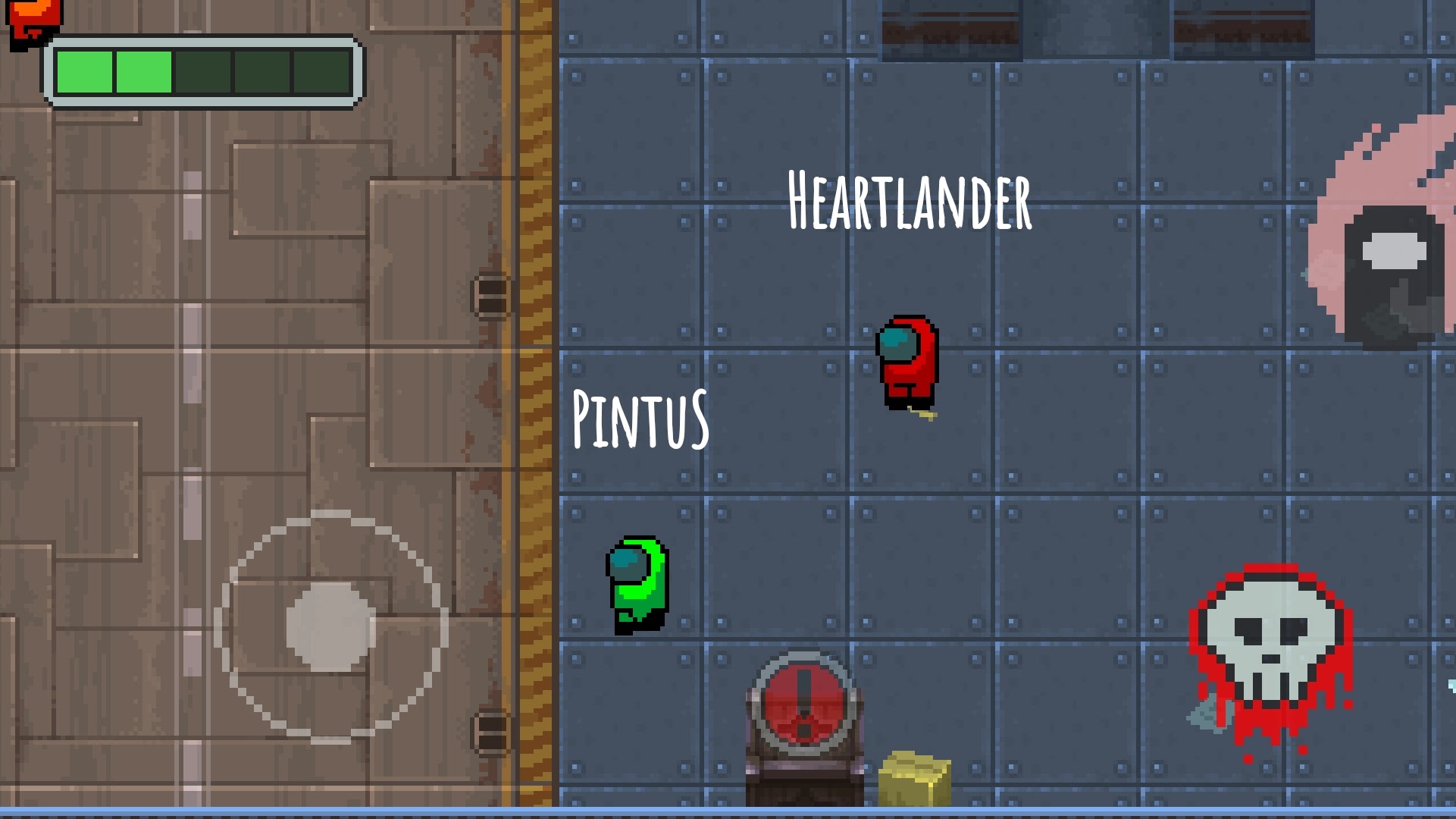1456x819 pixels.
Task: Toggle the last empty health segment
Action: 322,72
